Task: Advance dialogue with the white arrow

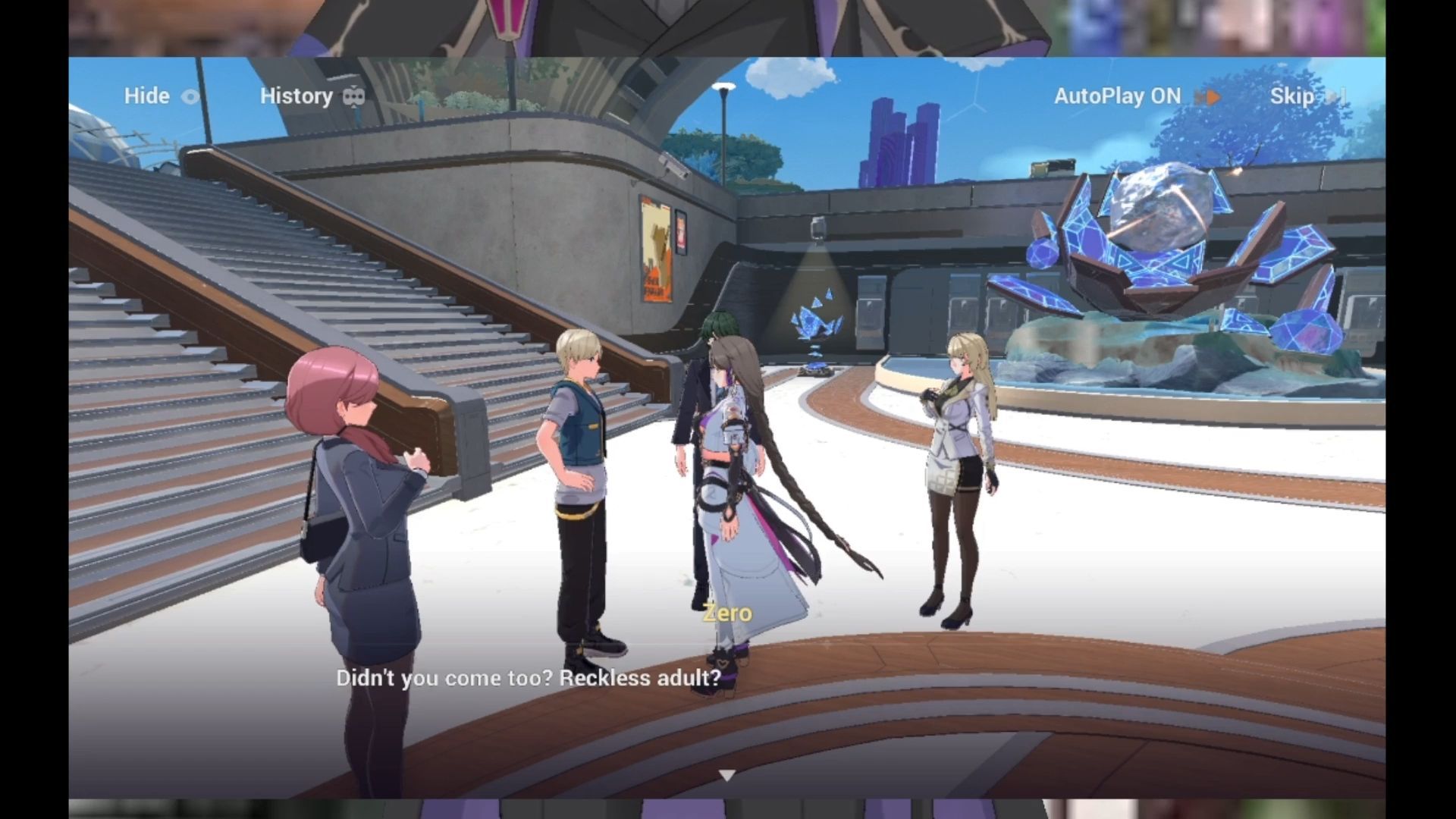Action: (x=727, y=775)
